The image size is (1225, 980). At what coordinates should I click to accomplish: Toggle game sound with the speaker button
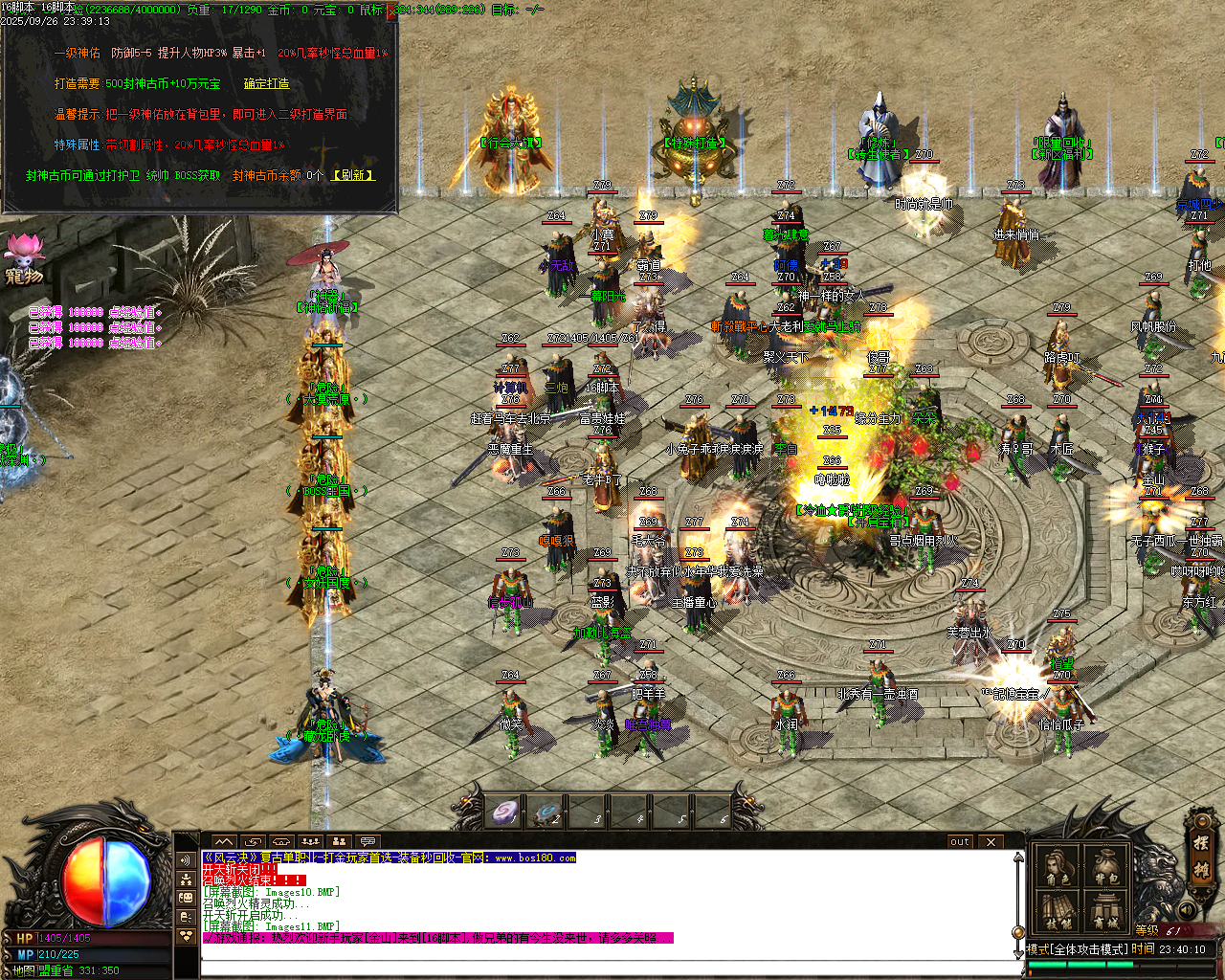(x=1186, y=910)
